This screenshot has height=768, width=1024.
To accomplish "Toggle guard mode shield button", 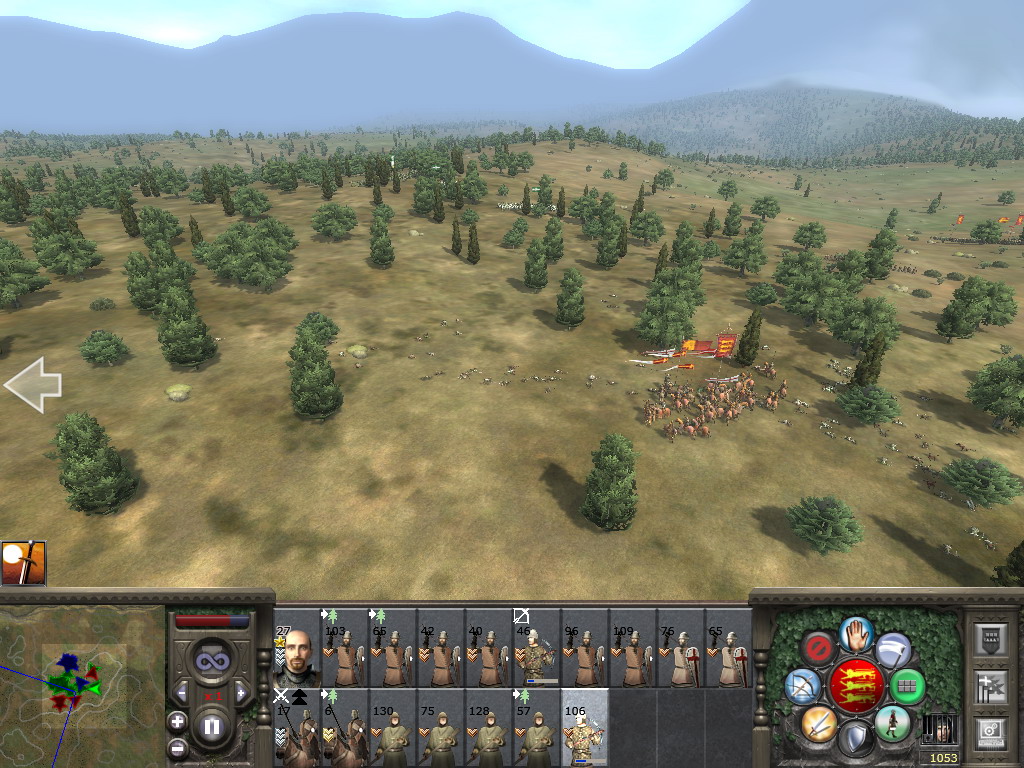I will point(856,739).
